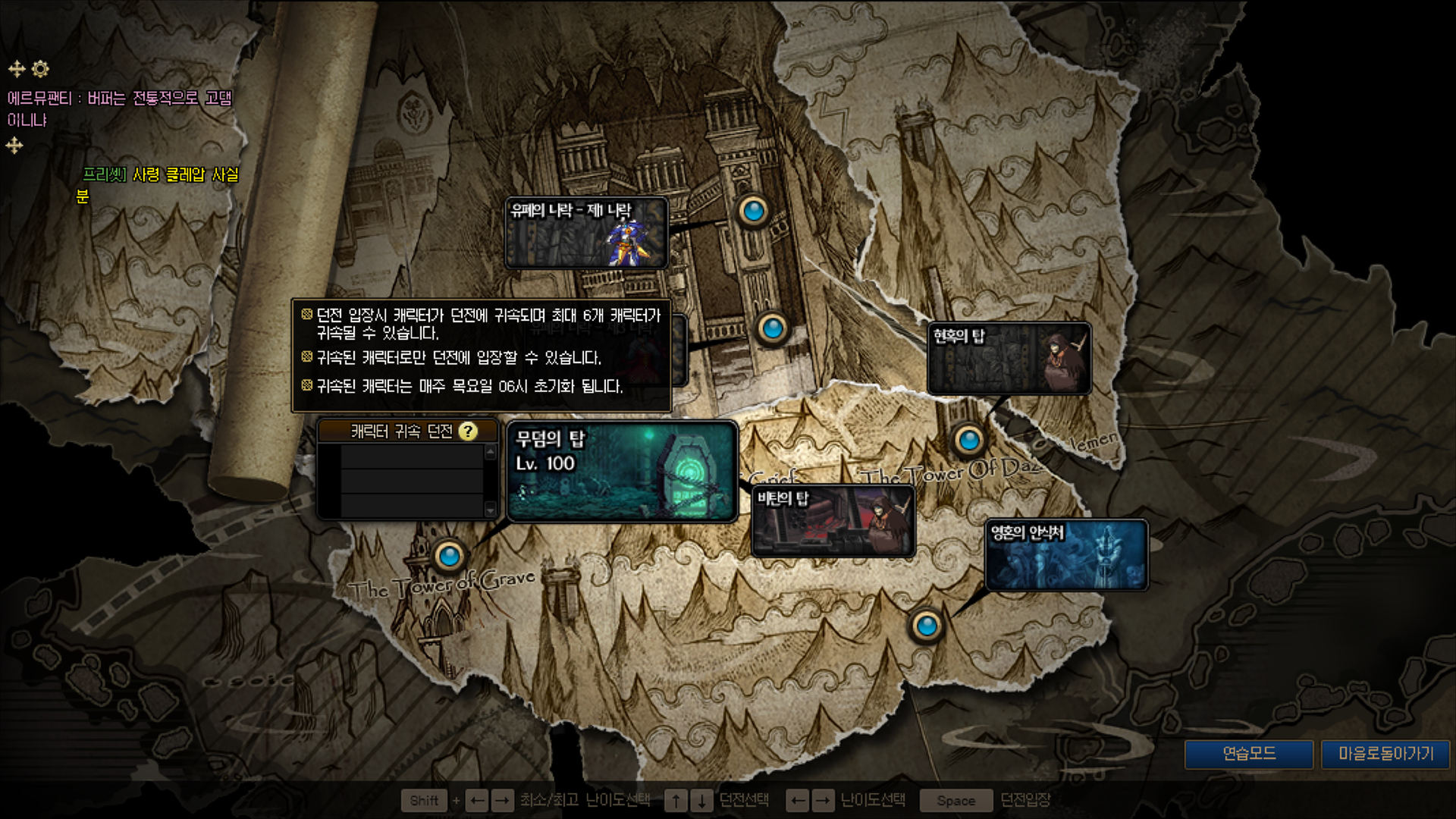The height and width of the screenshot is (819, 1456).
Task: Click the blue map node by Tower of Grave
Action: point(449,557)
